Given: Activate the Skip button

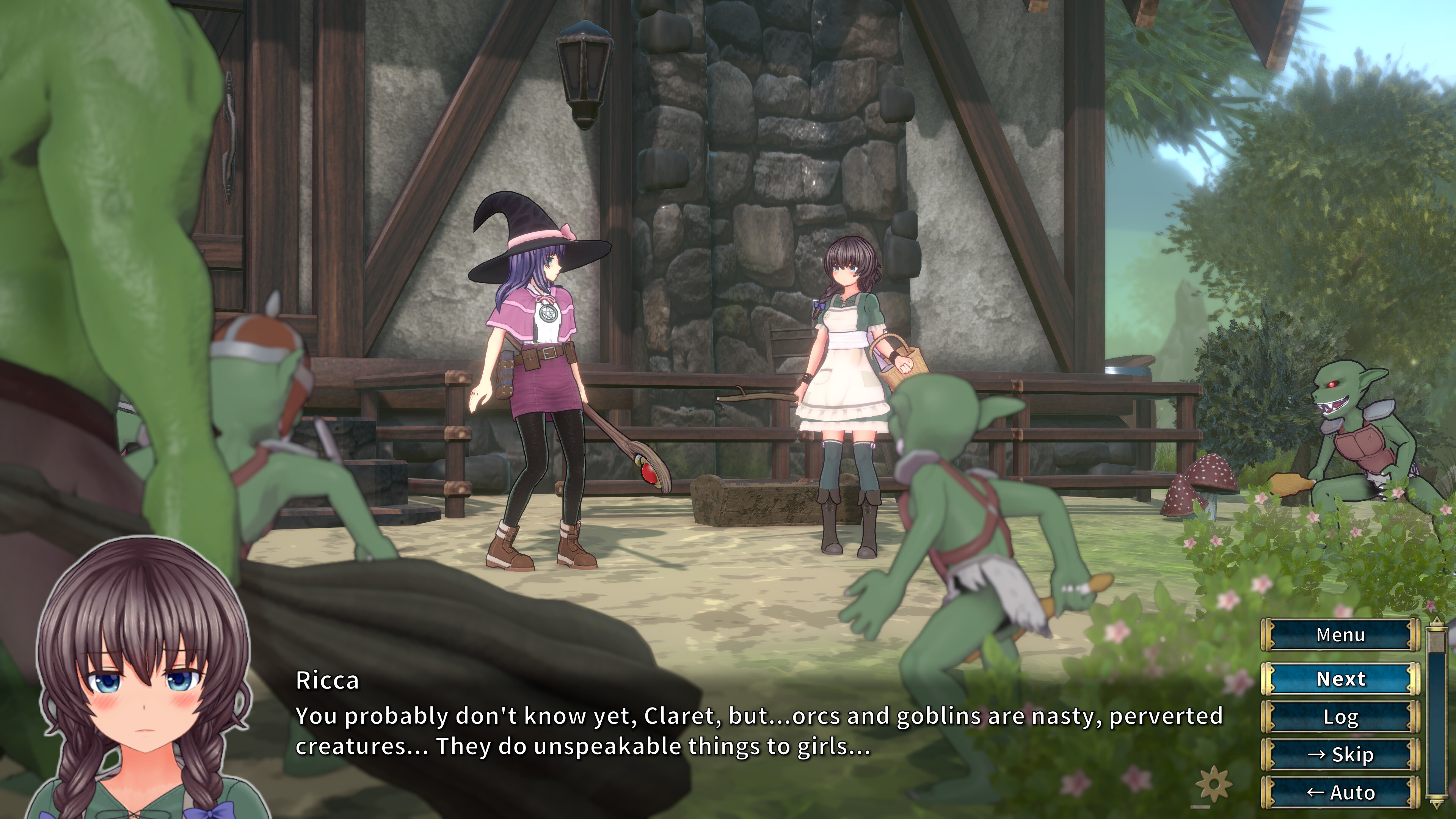Looking at the screenshot, I should point(1340,755).
